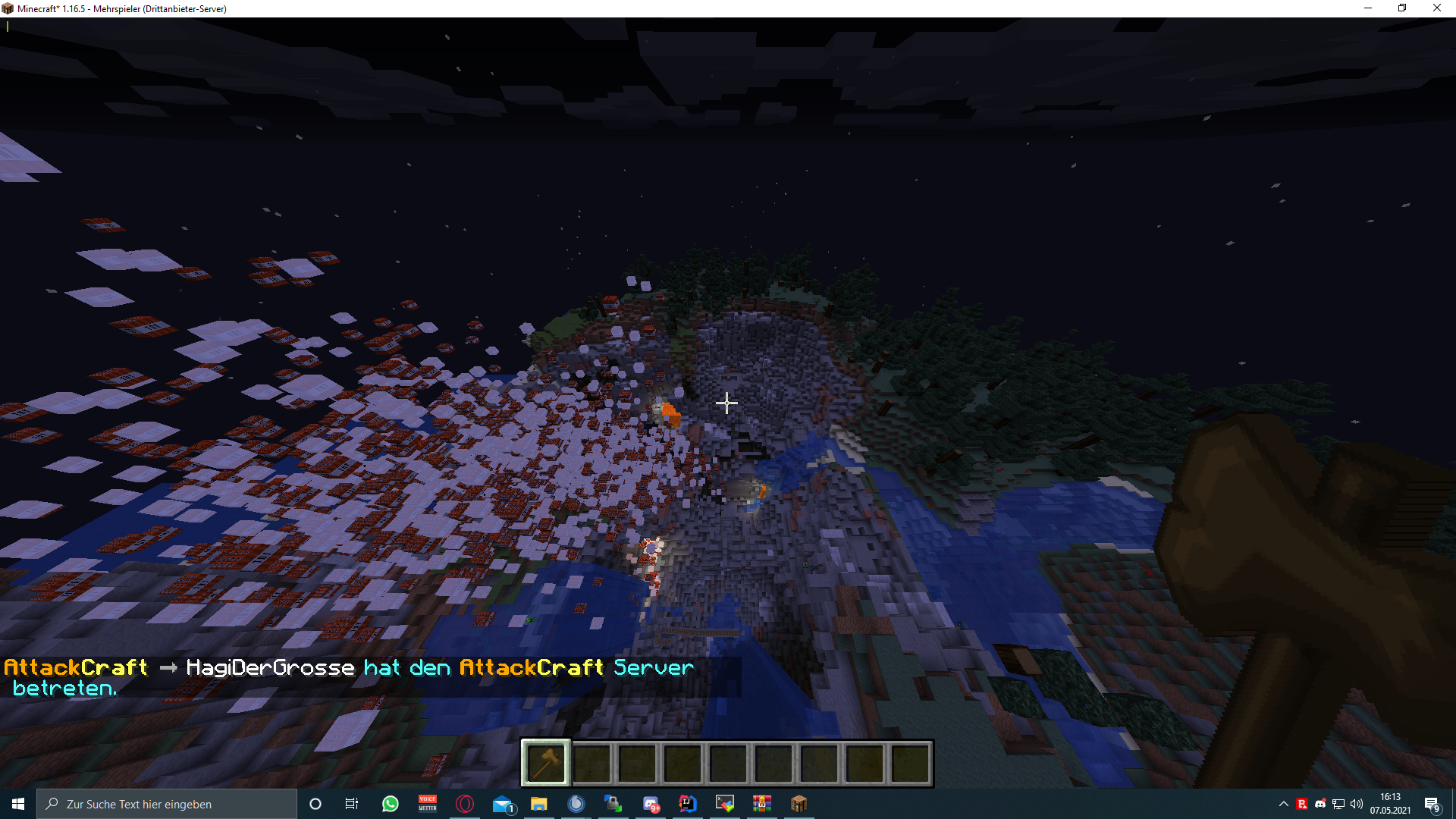Viewport: 1456px width, 819px height.
Task: Minimize the Minecraft window
Action: (x=1368, y=8)
